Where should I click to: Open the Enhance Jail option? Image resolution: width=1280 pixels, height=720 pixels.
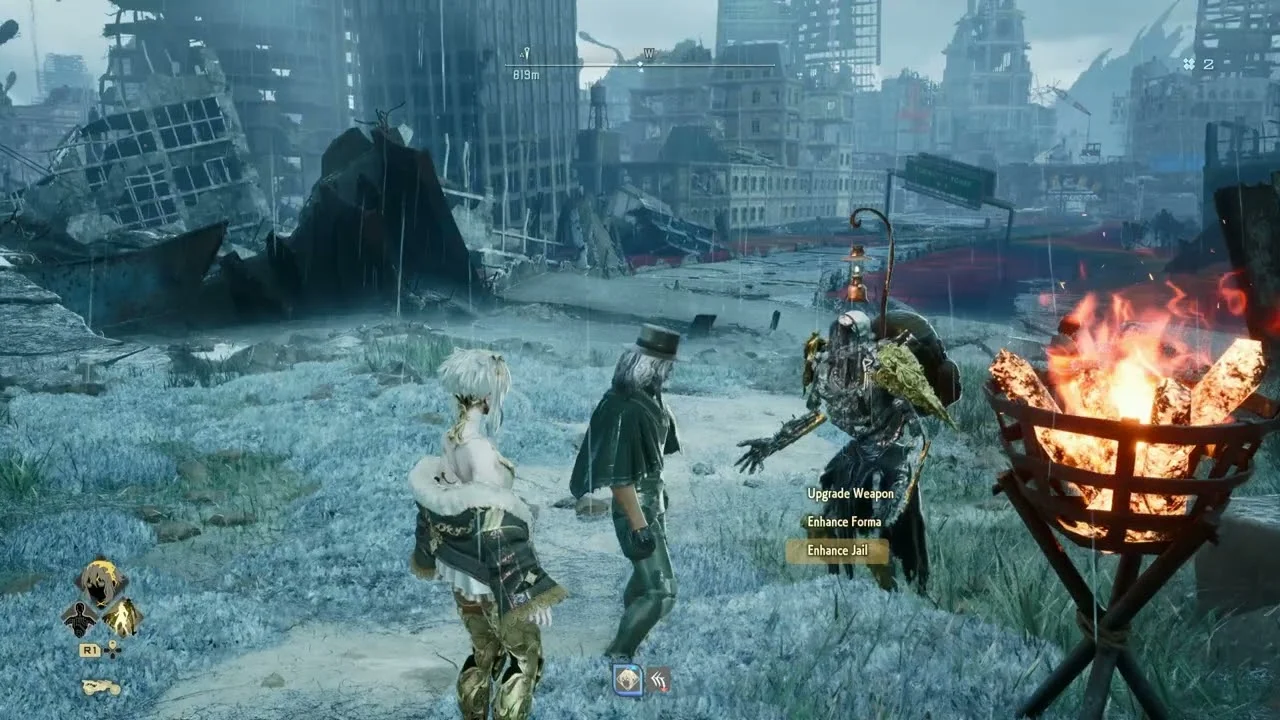click(x=836, y=551)
